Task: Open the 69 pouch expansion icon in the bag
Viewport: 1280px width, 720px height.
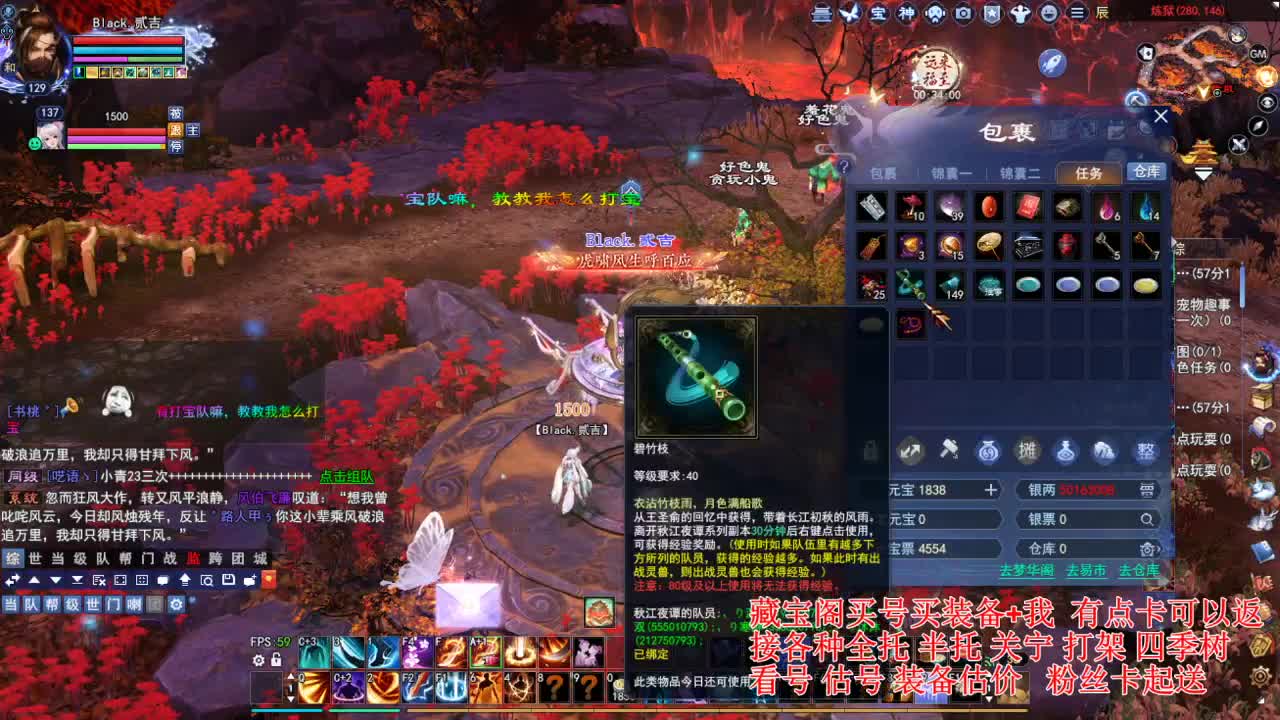Action: pyautogui.click(x=988, y=452)
